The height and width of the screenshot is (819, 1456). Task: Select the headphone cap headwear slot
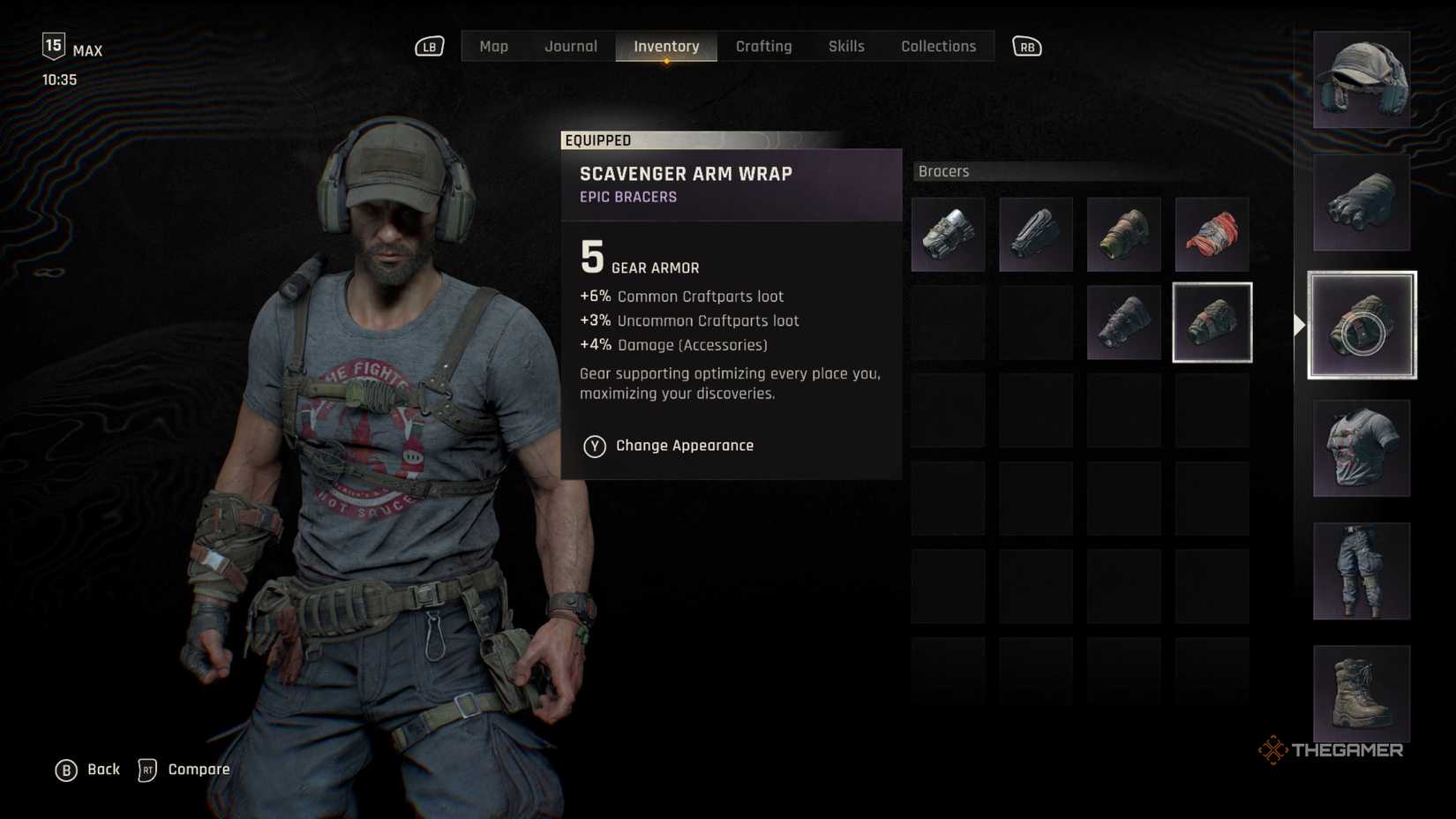1362,79
